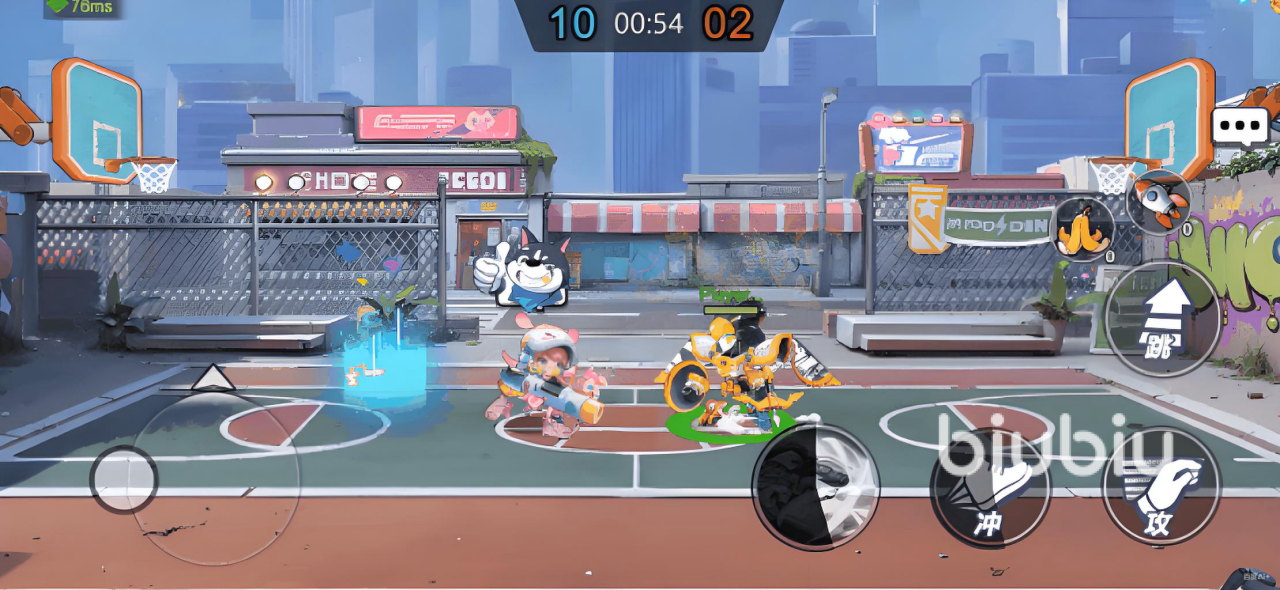Screen dimensions: 1280x590
Task: Tap the jump button (跳)
Action: (x=1162, y=319)
